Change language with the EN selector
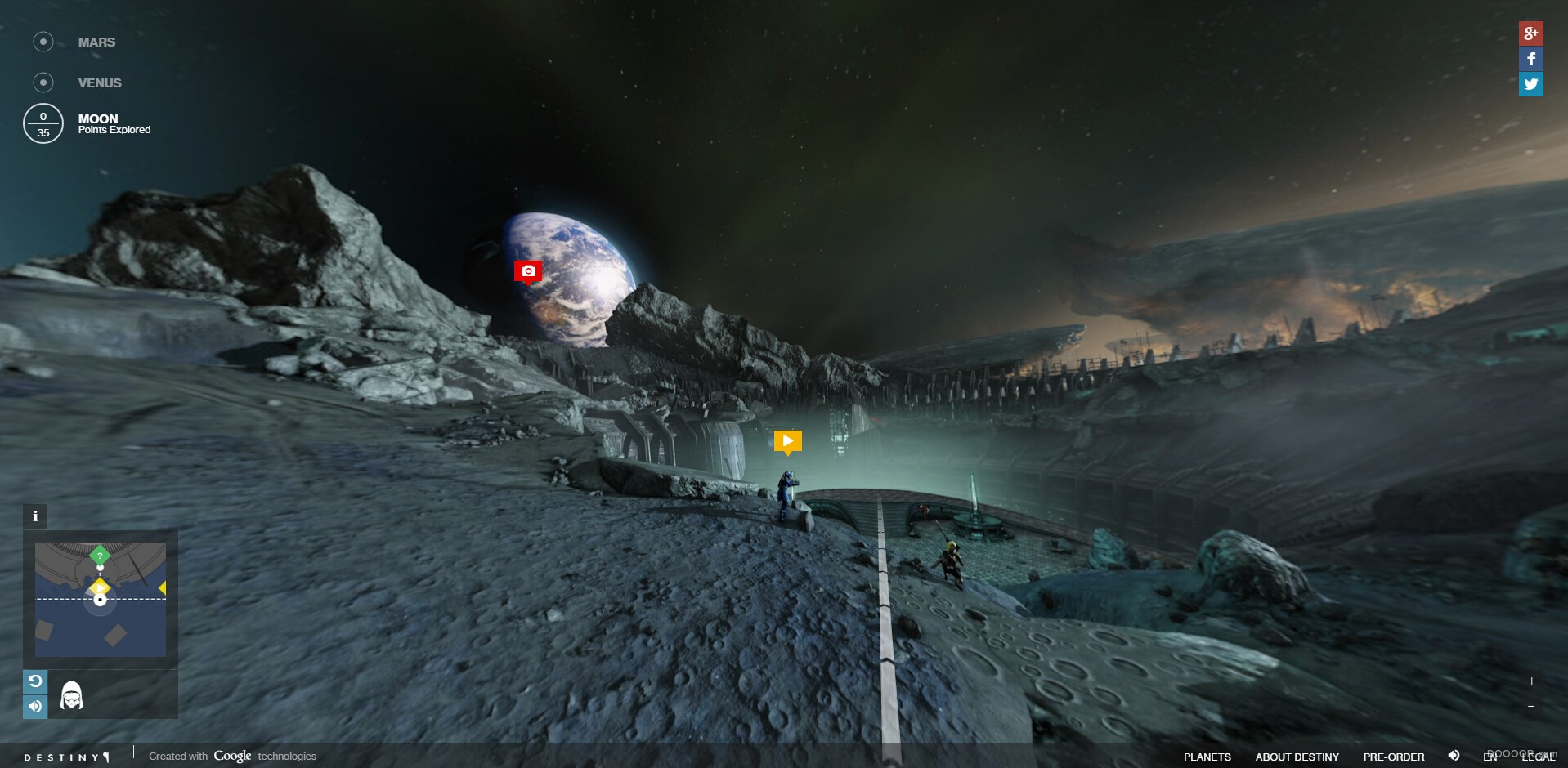1568x768 pixels. (x=1490, y=757)
